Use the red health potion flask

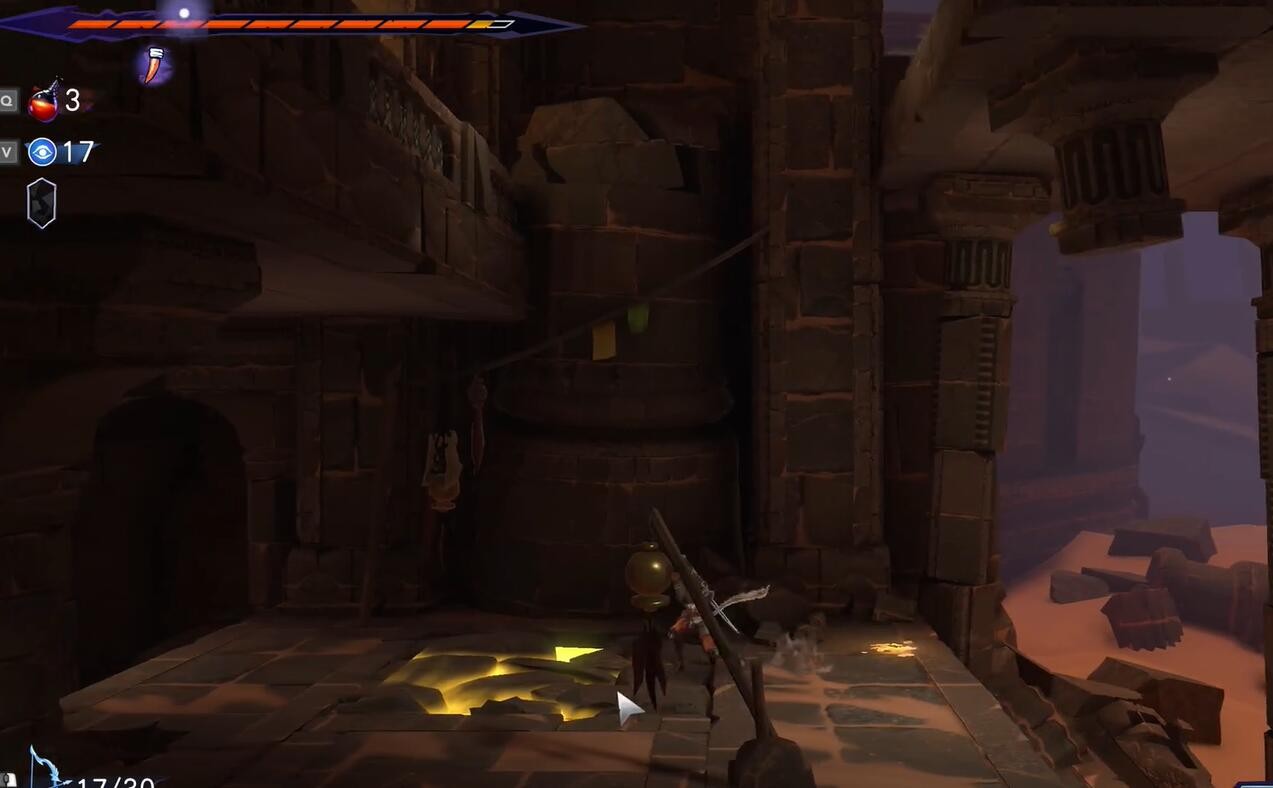[43, 101]
